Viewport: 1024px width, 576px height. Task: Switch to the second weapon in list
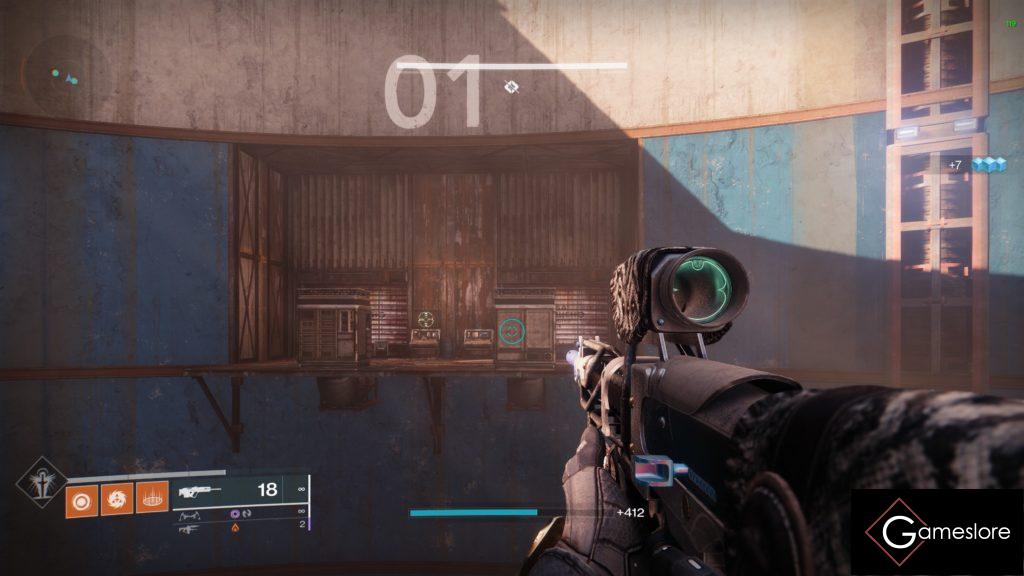click(240, 514)
